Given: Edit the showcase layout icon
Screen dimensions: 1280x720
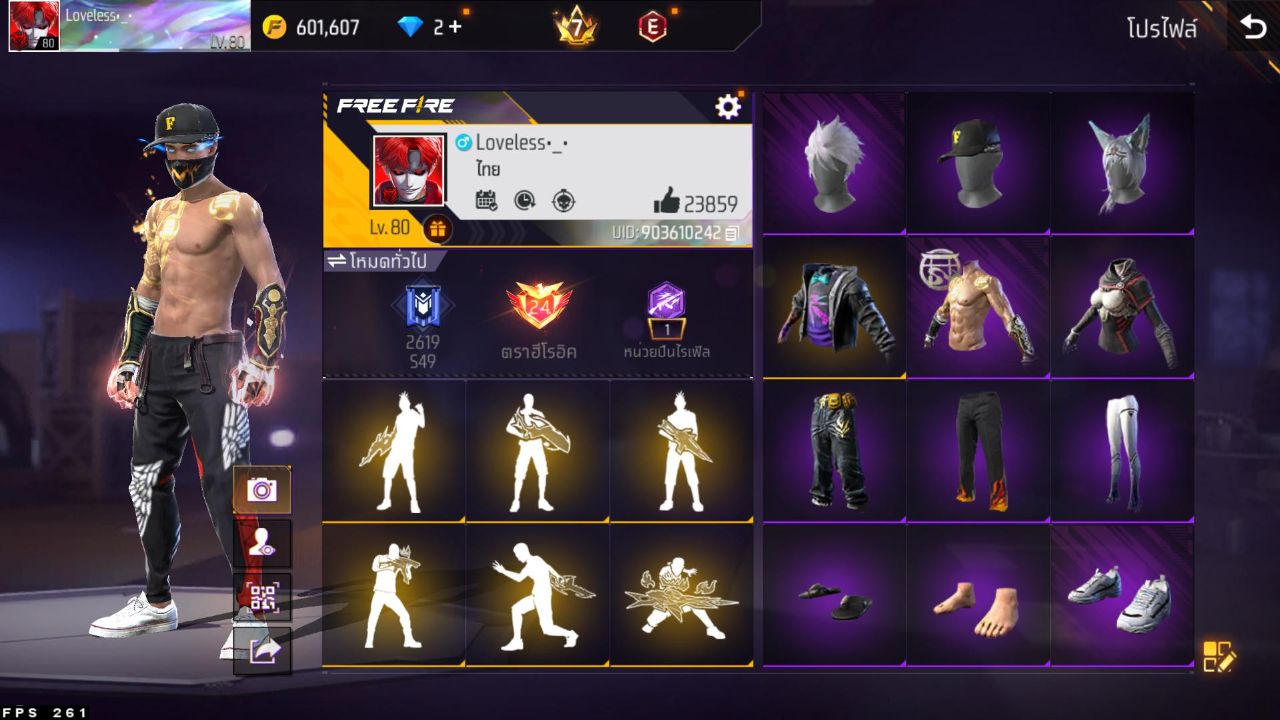Looking at the screenshot, I should pyautogui.click(x=1219, y=656).
